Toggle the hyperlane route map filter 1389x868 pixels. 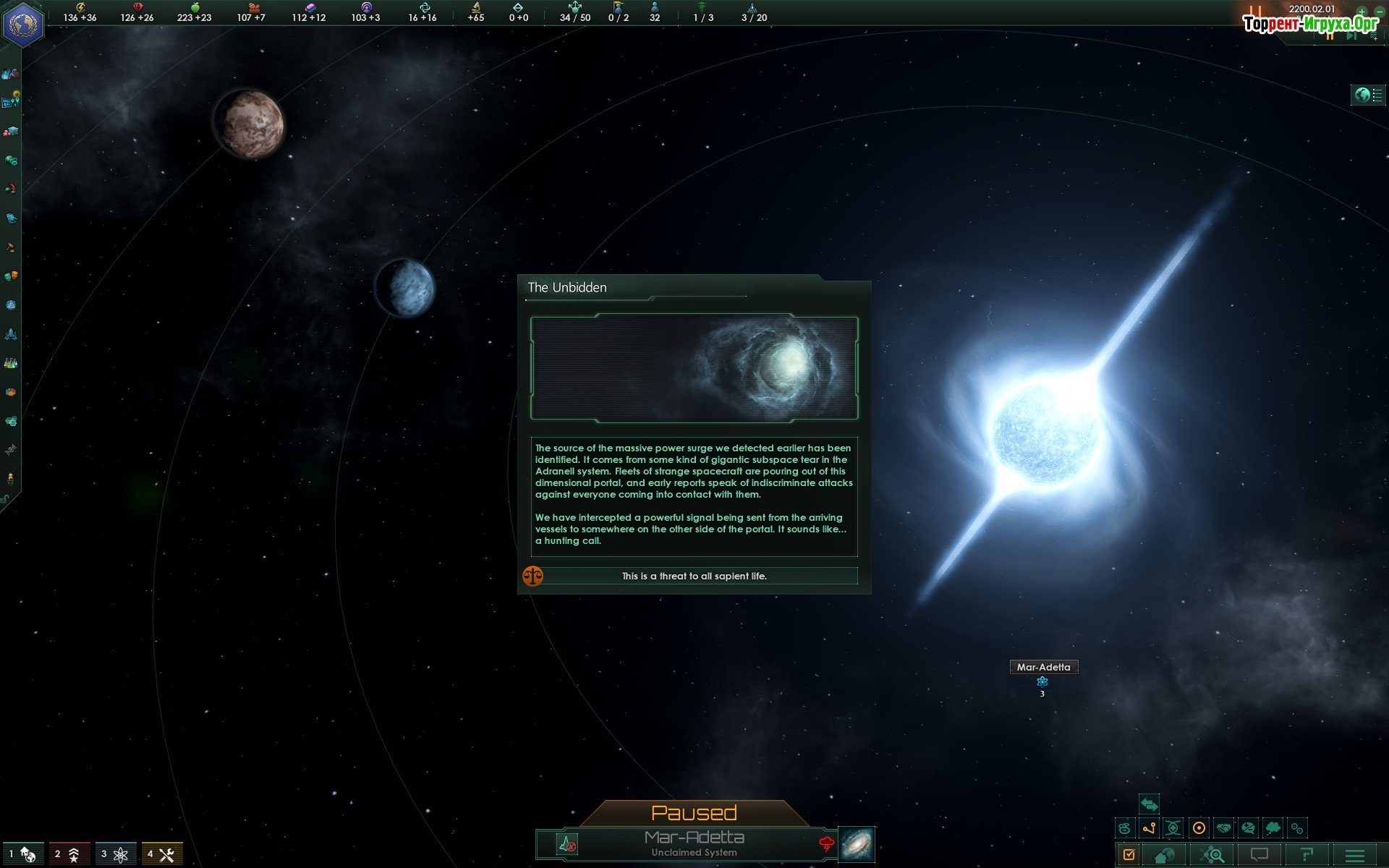pyautogui.click(x=1149, y=828)
